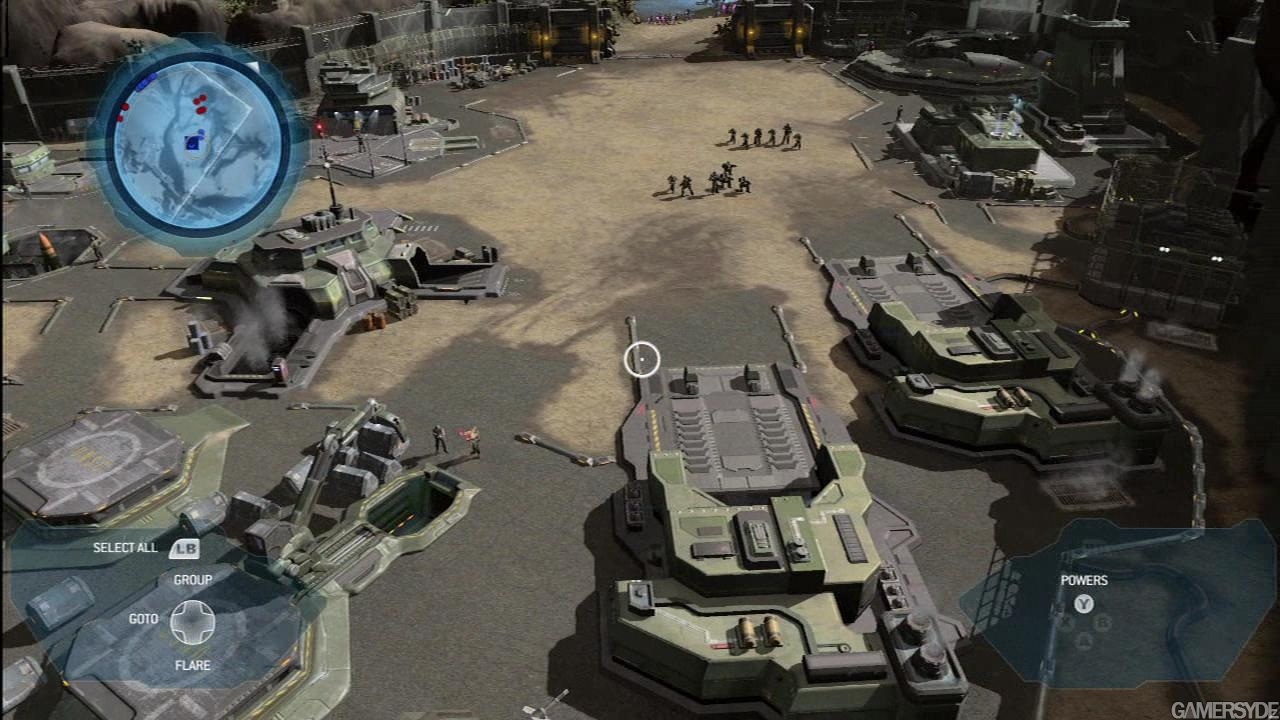Image resolution: width=1280 pixels, height=720 pixels.
Task: Click the circular minimap
Action: point(196,144)
